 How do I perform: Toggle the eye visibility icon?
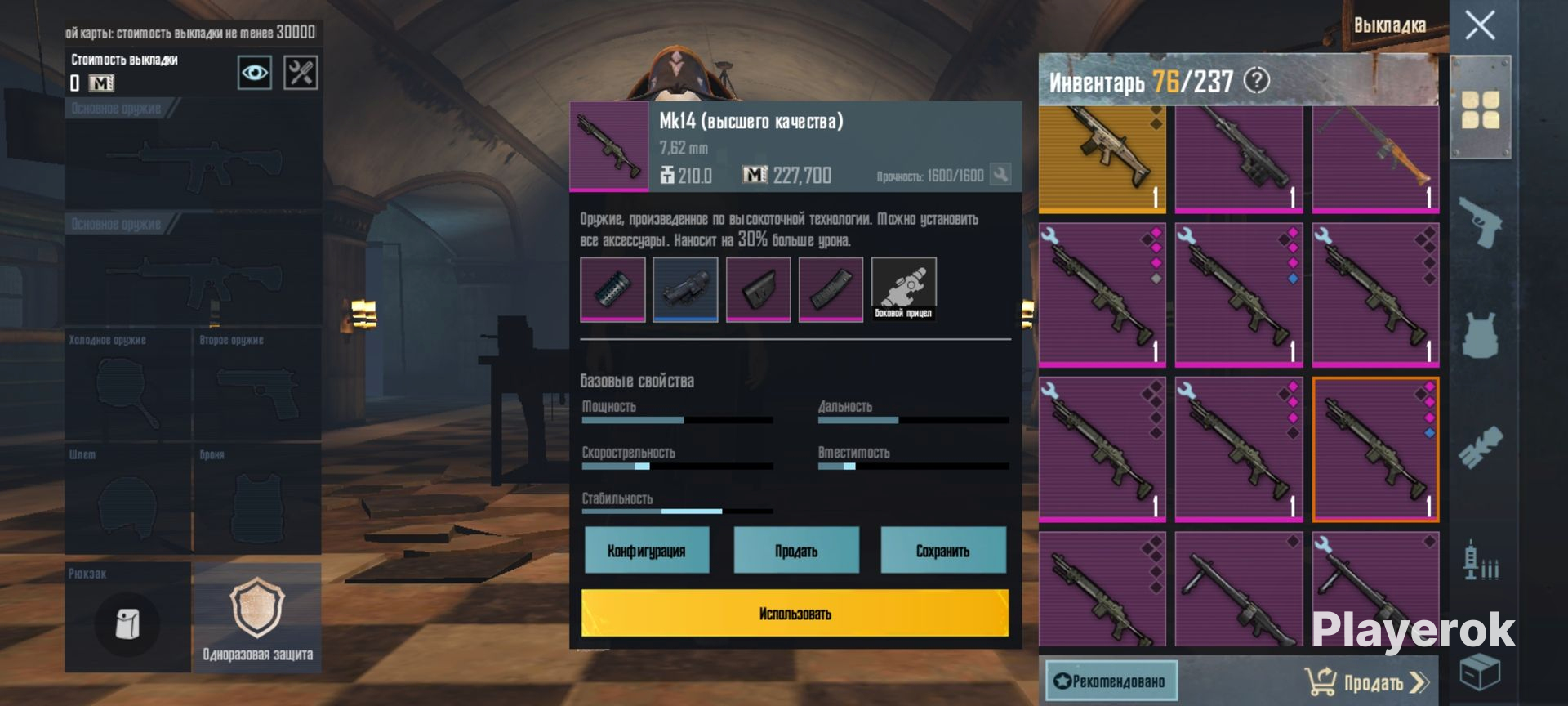(255, 73)
